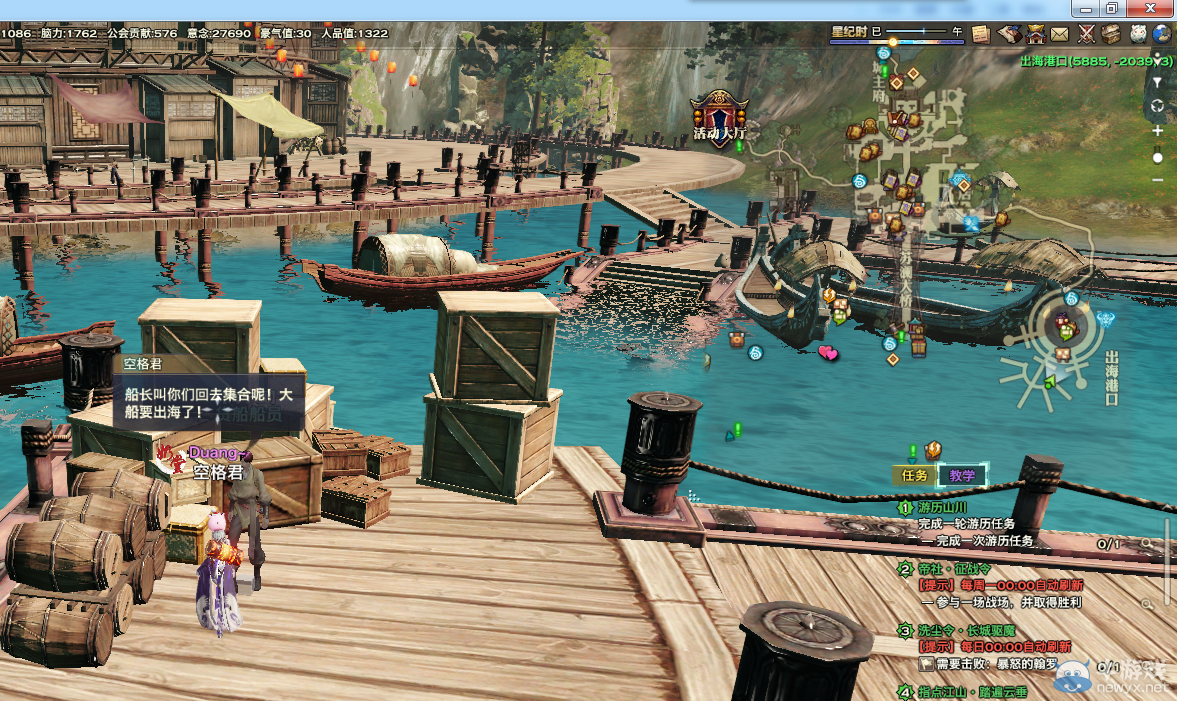Click the pink hearts marker on the map
1177x701 pixels.
pyautogui.click(x=828, y=352)
